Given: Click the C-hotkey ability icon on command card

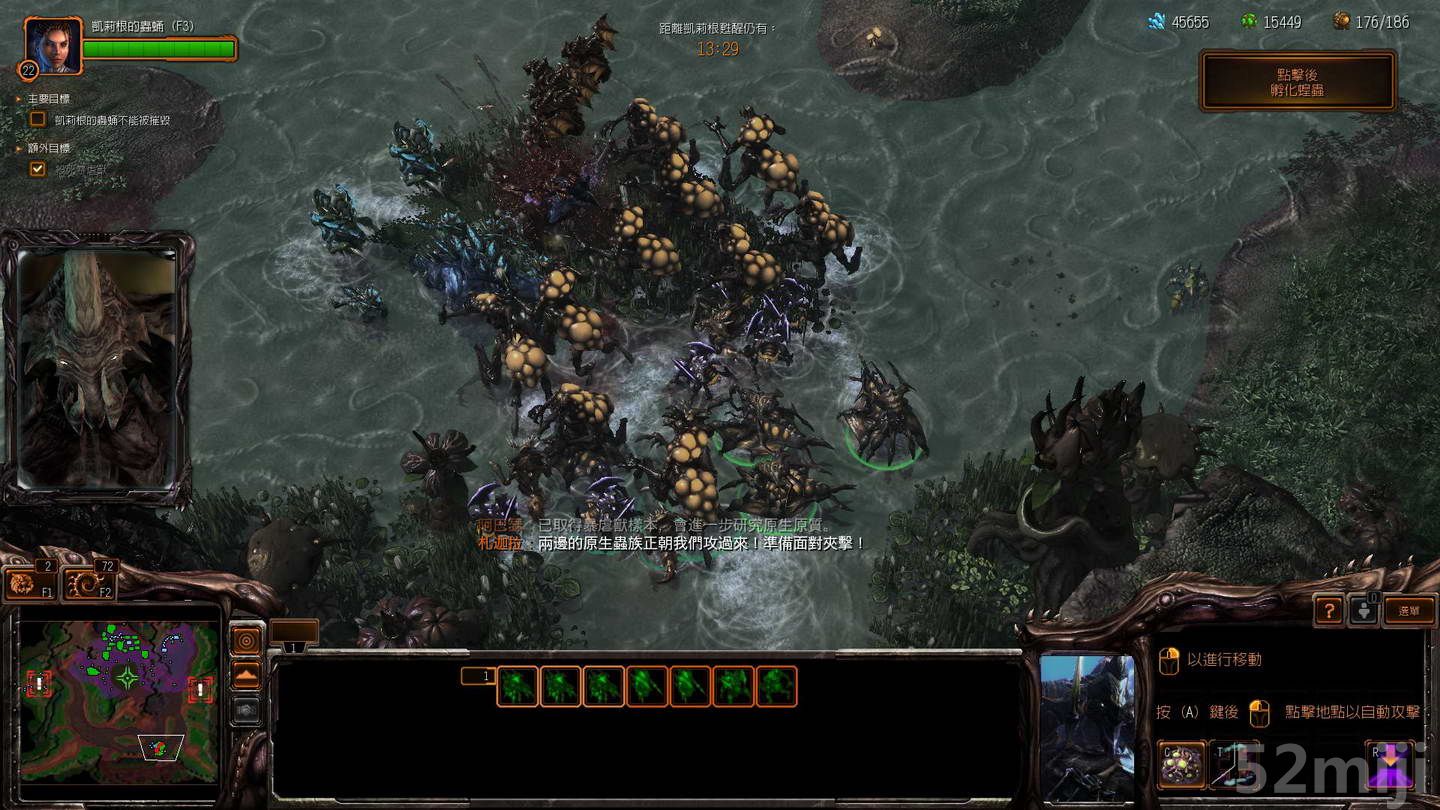Looking at the screenshot, I should click(1182, 765).
